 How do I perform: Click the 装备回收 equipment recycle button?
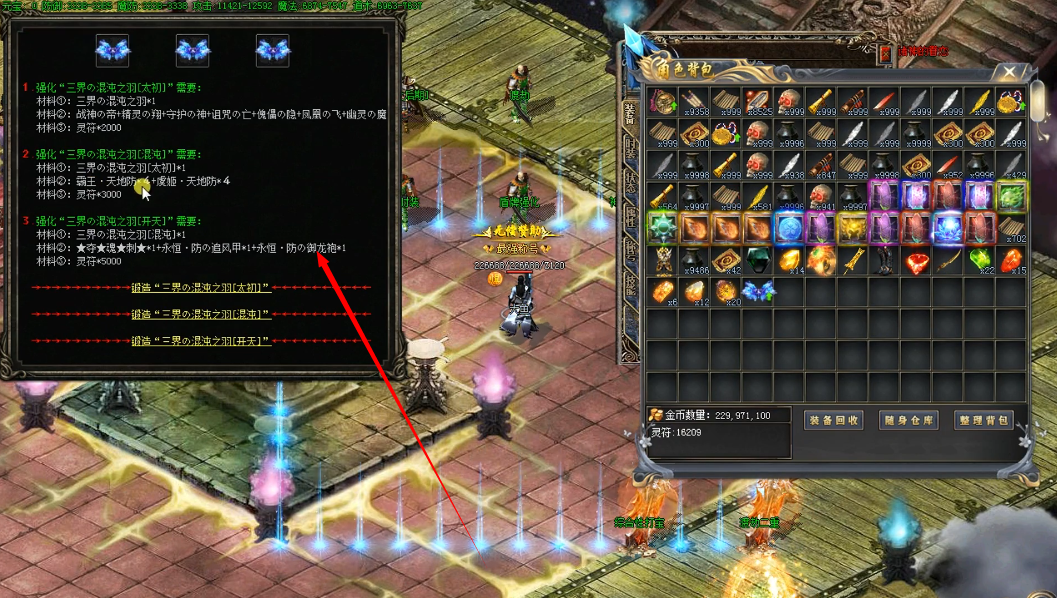pos(832,420)
